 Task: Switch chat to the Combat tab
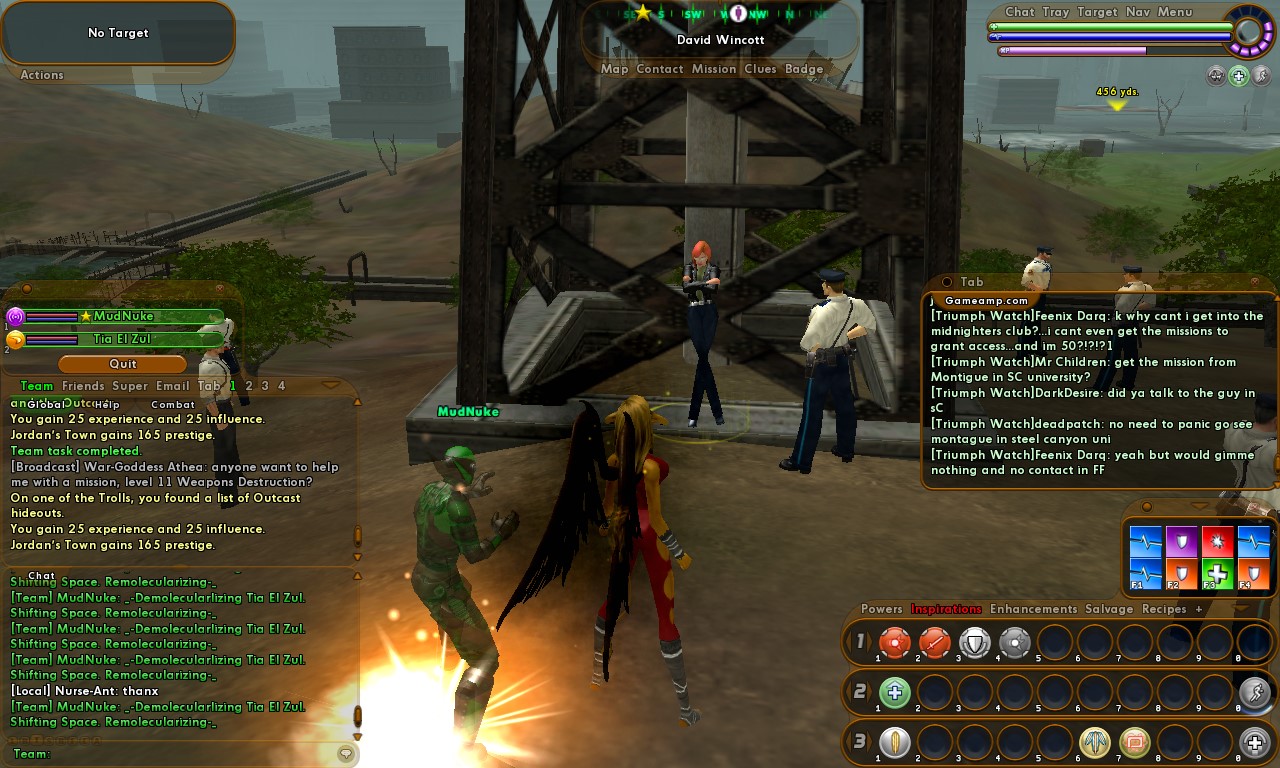pyautogui.click(x=173, y=405)
